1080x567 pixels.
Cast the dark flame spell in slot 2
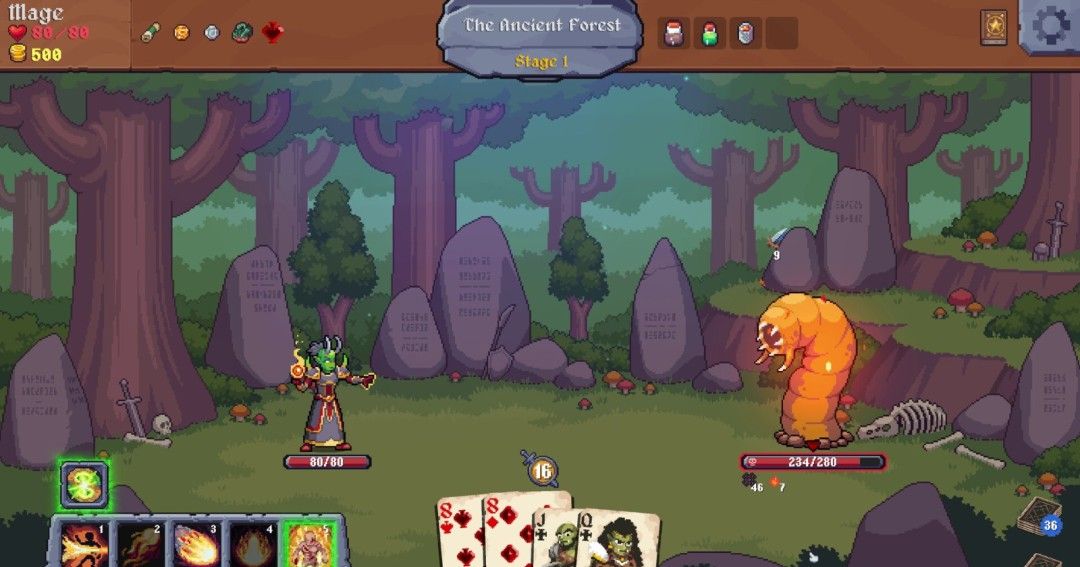coord(141,544)
